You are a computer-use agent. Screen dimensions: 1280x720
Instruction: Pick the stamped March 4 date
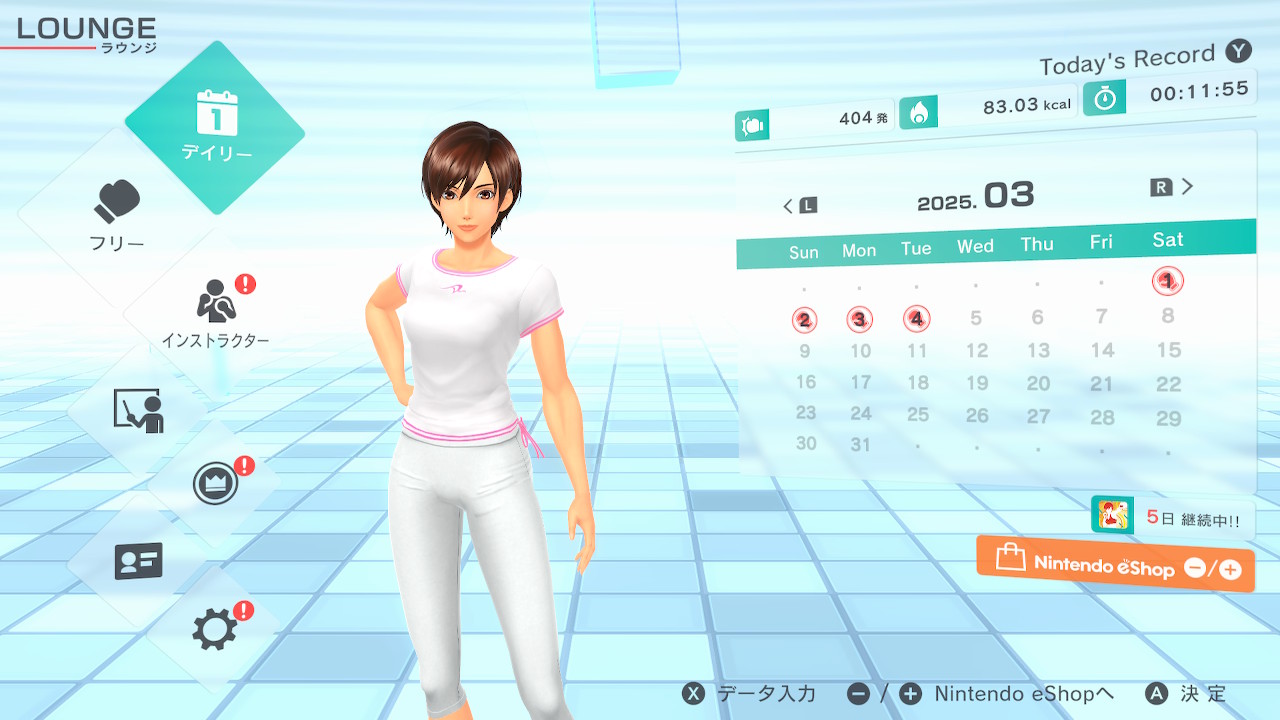tap(916, 319)
